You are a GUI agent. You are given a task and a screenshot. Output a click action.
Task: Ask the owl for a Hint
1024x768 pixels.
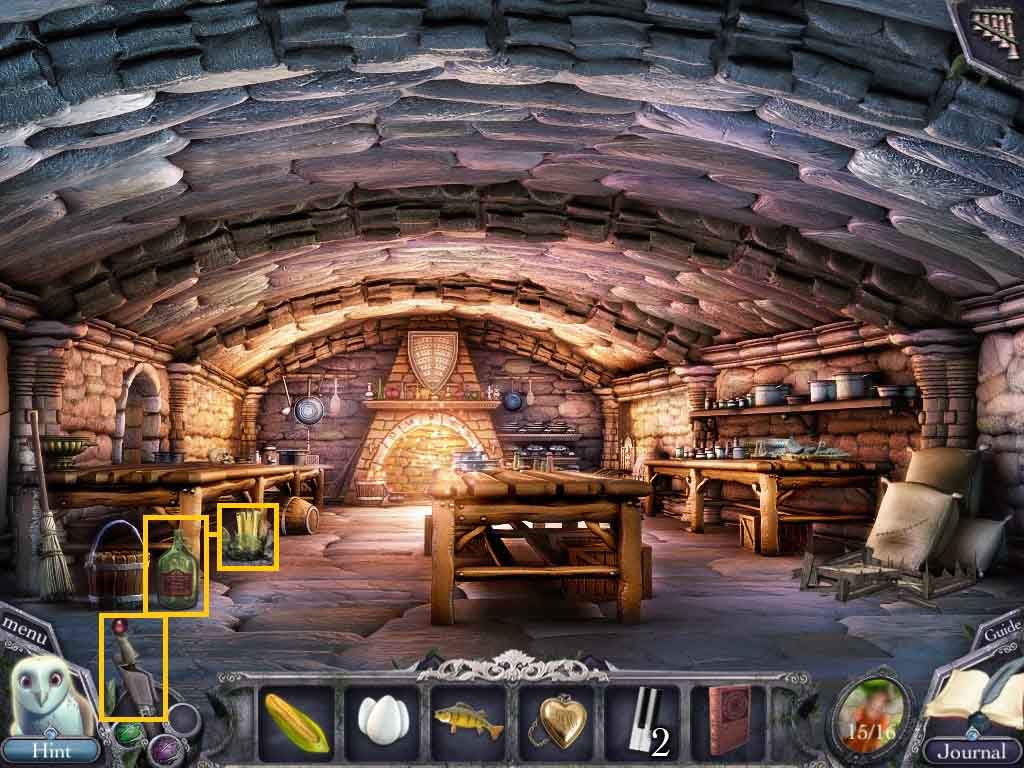(50, 750)
